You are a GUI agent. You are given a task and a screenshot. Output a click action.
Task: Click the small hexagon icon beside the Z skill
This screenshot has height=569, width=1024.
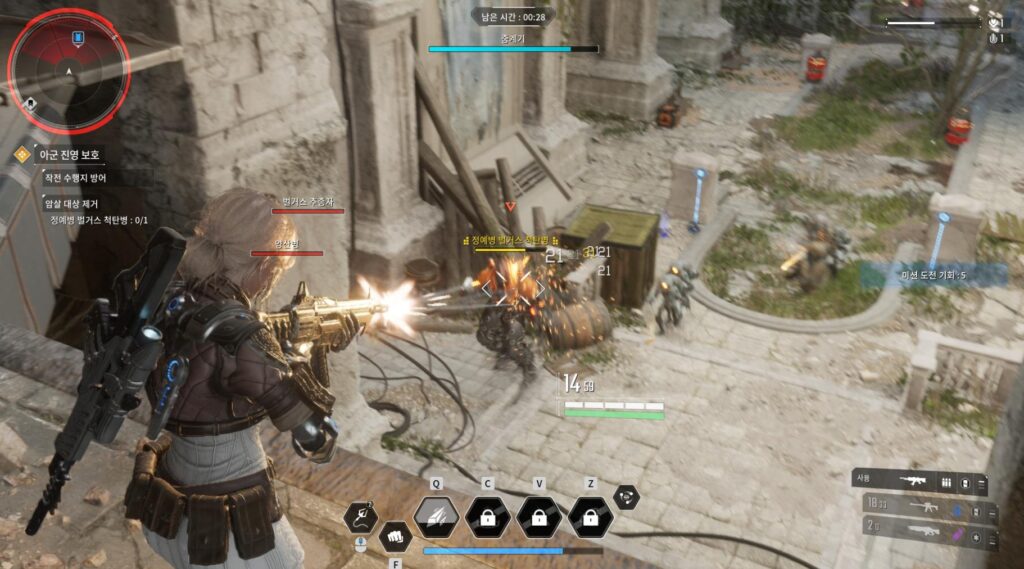pyautogui.click(x=626, y=496)
